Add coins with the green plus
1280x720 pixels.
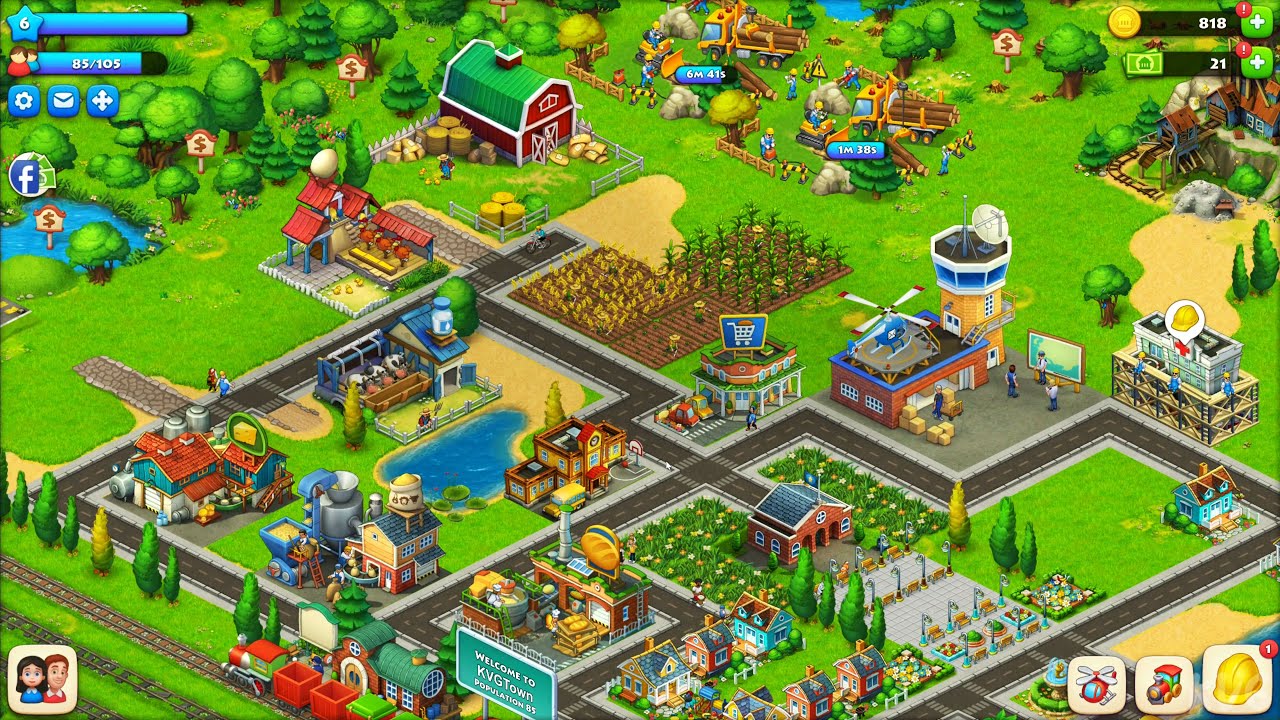[x=1257, y=24]
